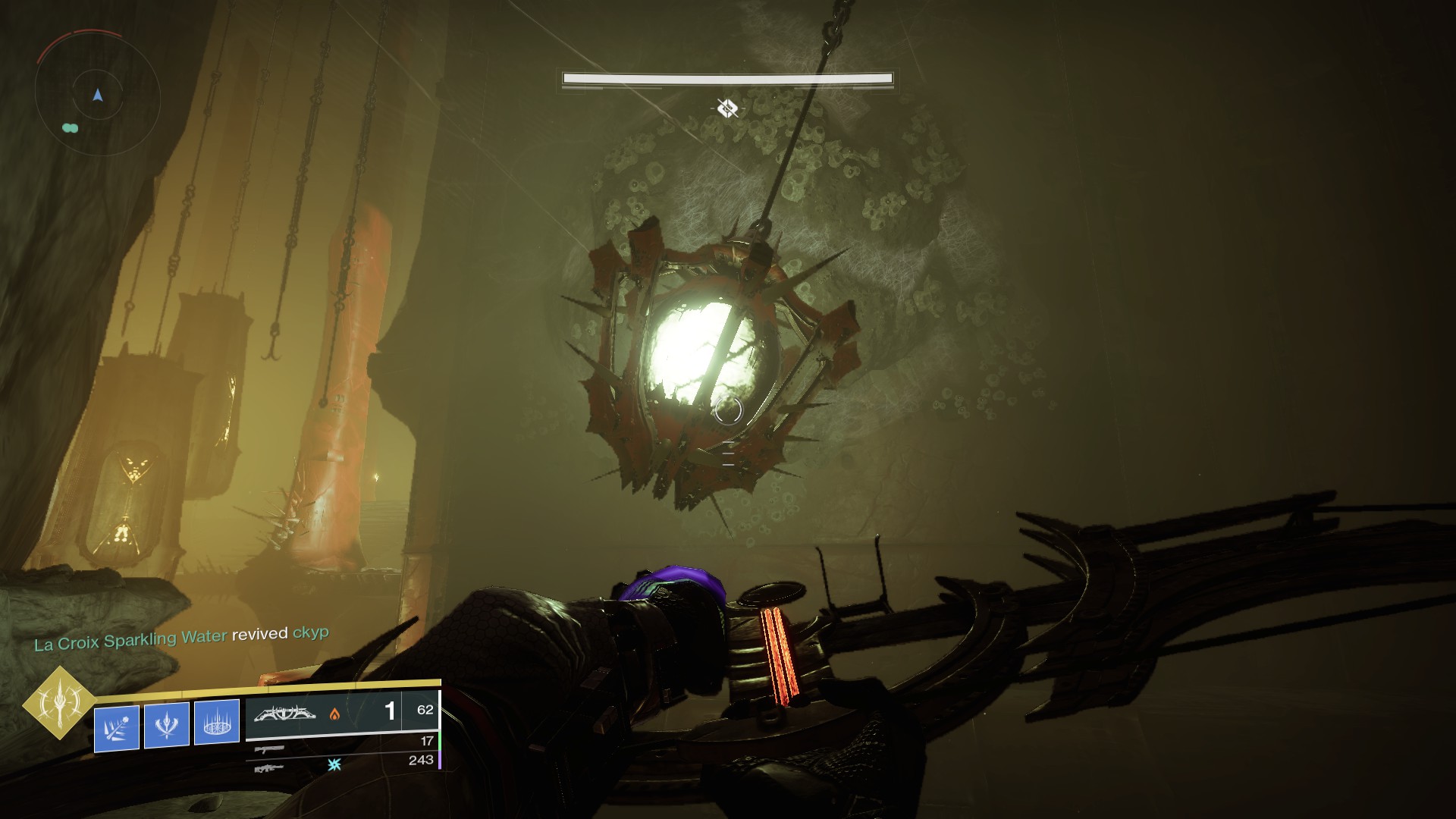
Task: Switch to the reserve weapon with 243 ammo
Action: 270,768
